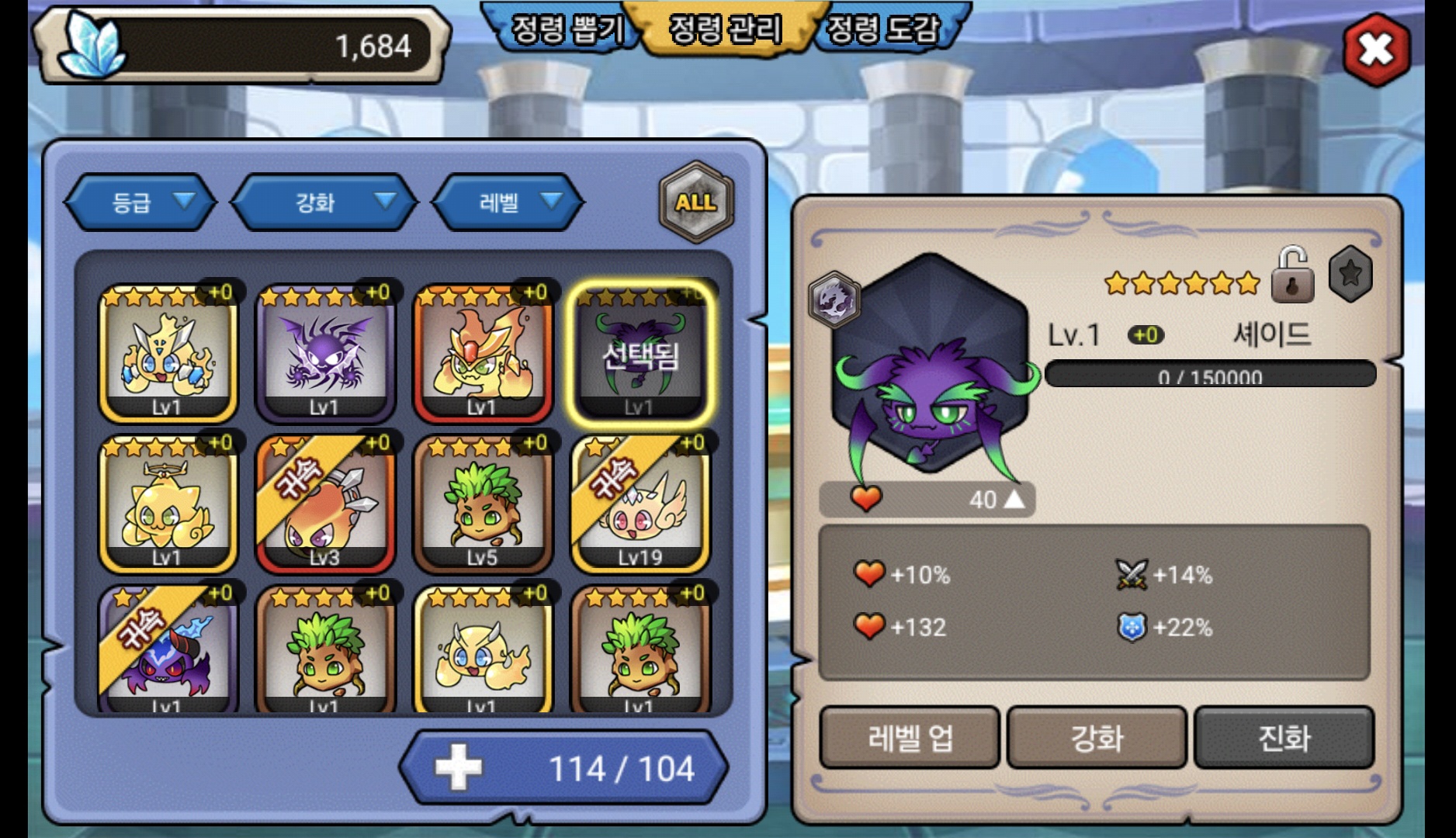The height and width of the screenshot is (838, 1456).
Task: Open the 레벨 sort dropdown
Action: tap(508, 203)
